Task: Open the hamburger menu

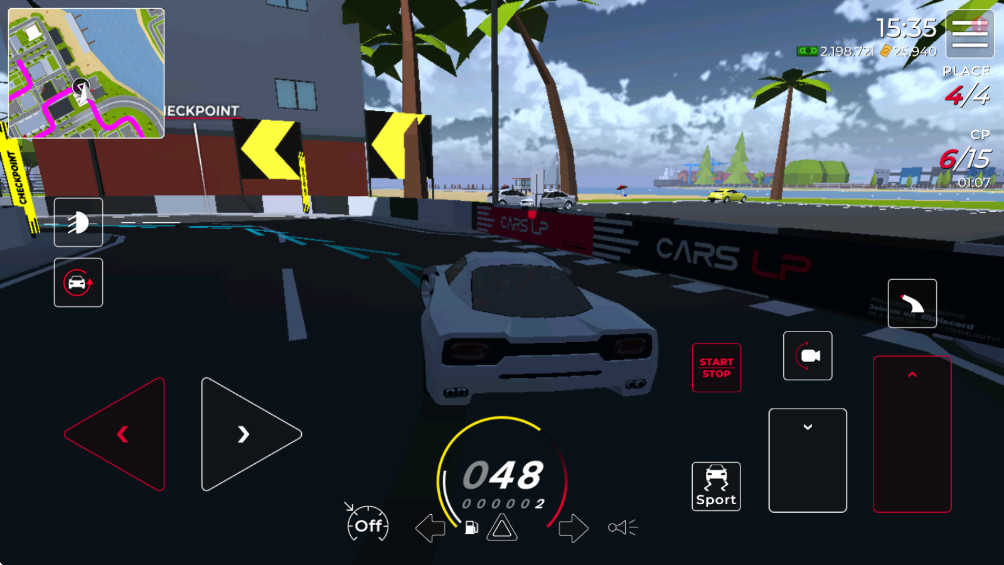Action: 970,34
